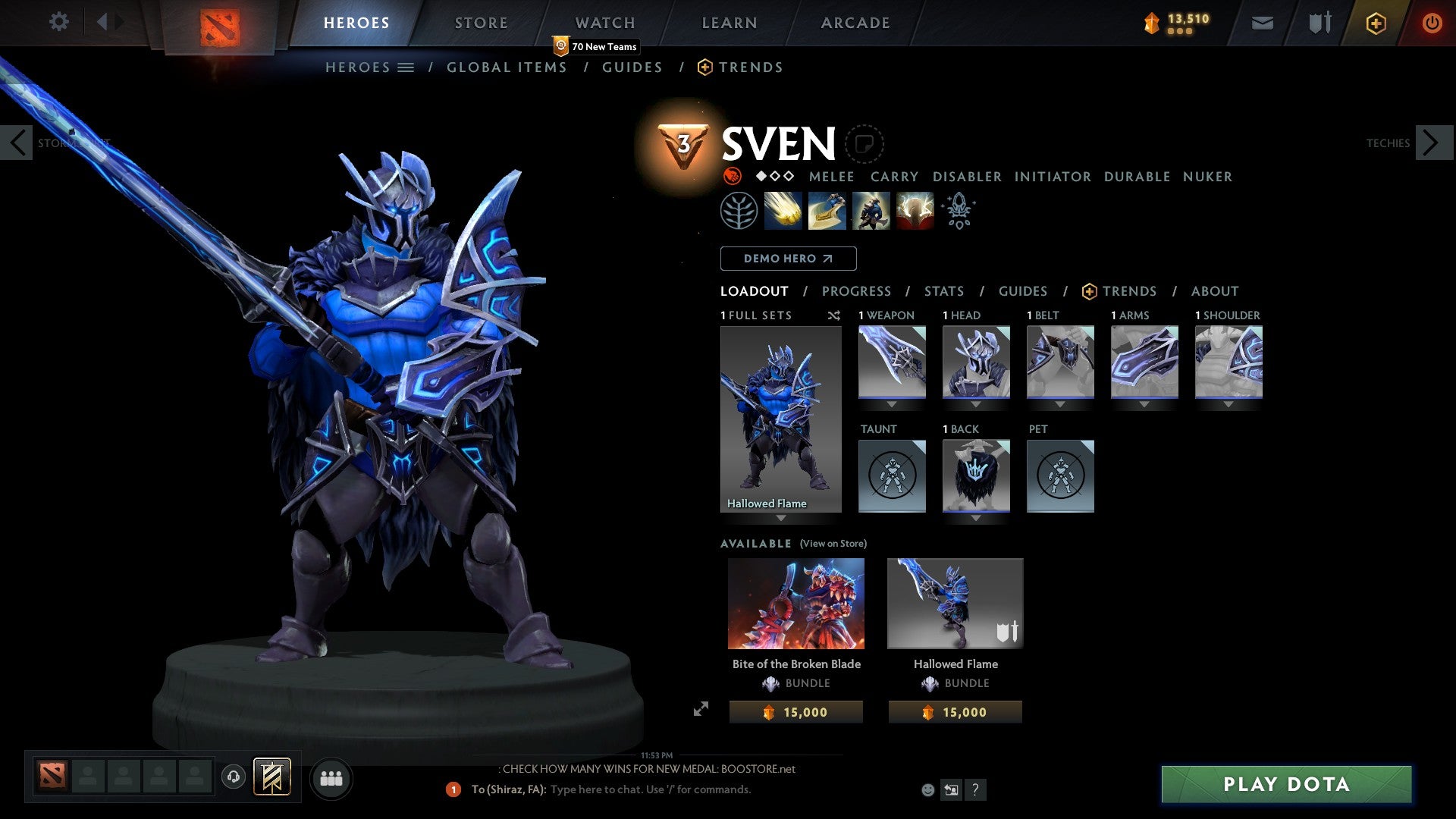Viewport: 1456px width, 819px height.
Task: Open the Dota Plus hexagon icon
Action: [1375, 23]
